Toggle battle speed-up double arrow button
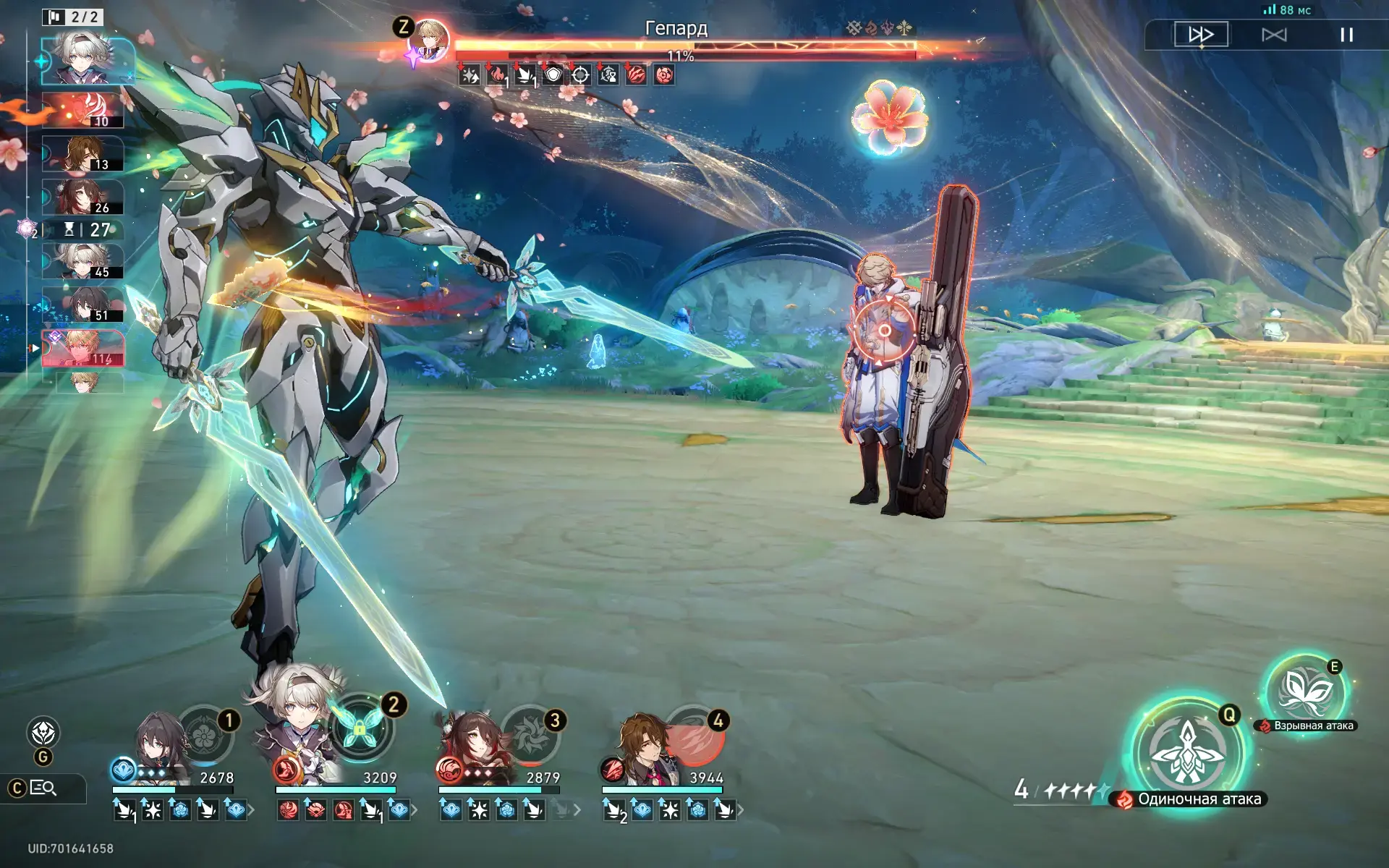Image resolution: width=1389 pixels, height=868 pixels. pos(1201,34)
